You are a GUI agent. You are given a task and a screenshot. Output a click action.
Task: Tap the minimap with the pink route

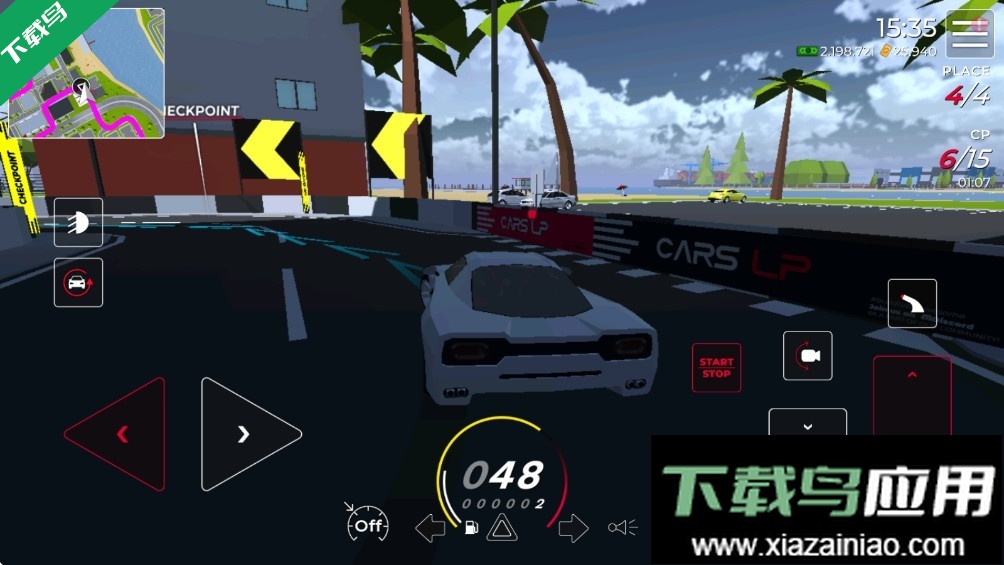pyautogui.click(x=87, y=74)
